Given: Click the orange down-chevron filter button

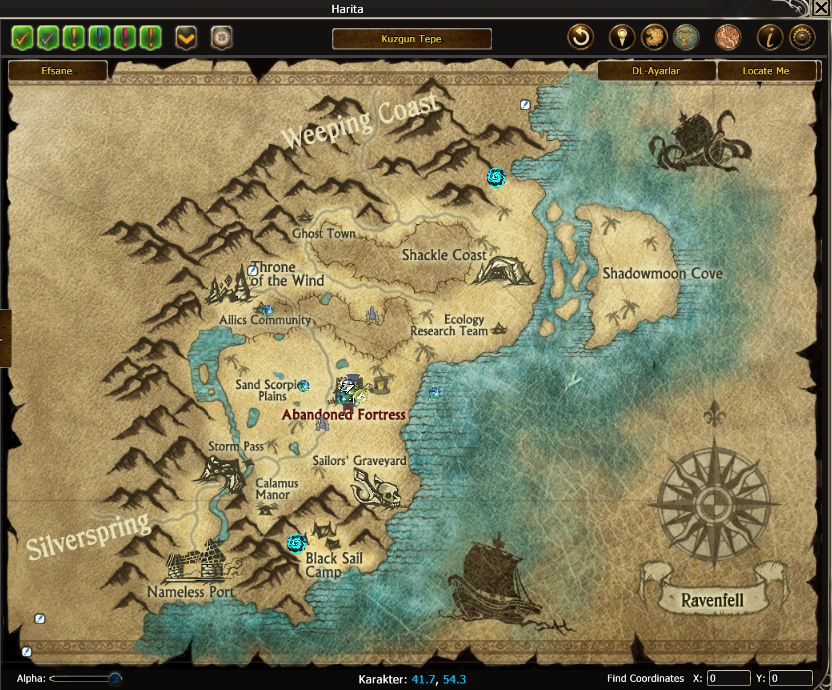Looking at the screenshot, I should [186, 38].
